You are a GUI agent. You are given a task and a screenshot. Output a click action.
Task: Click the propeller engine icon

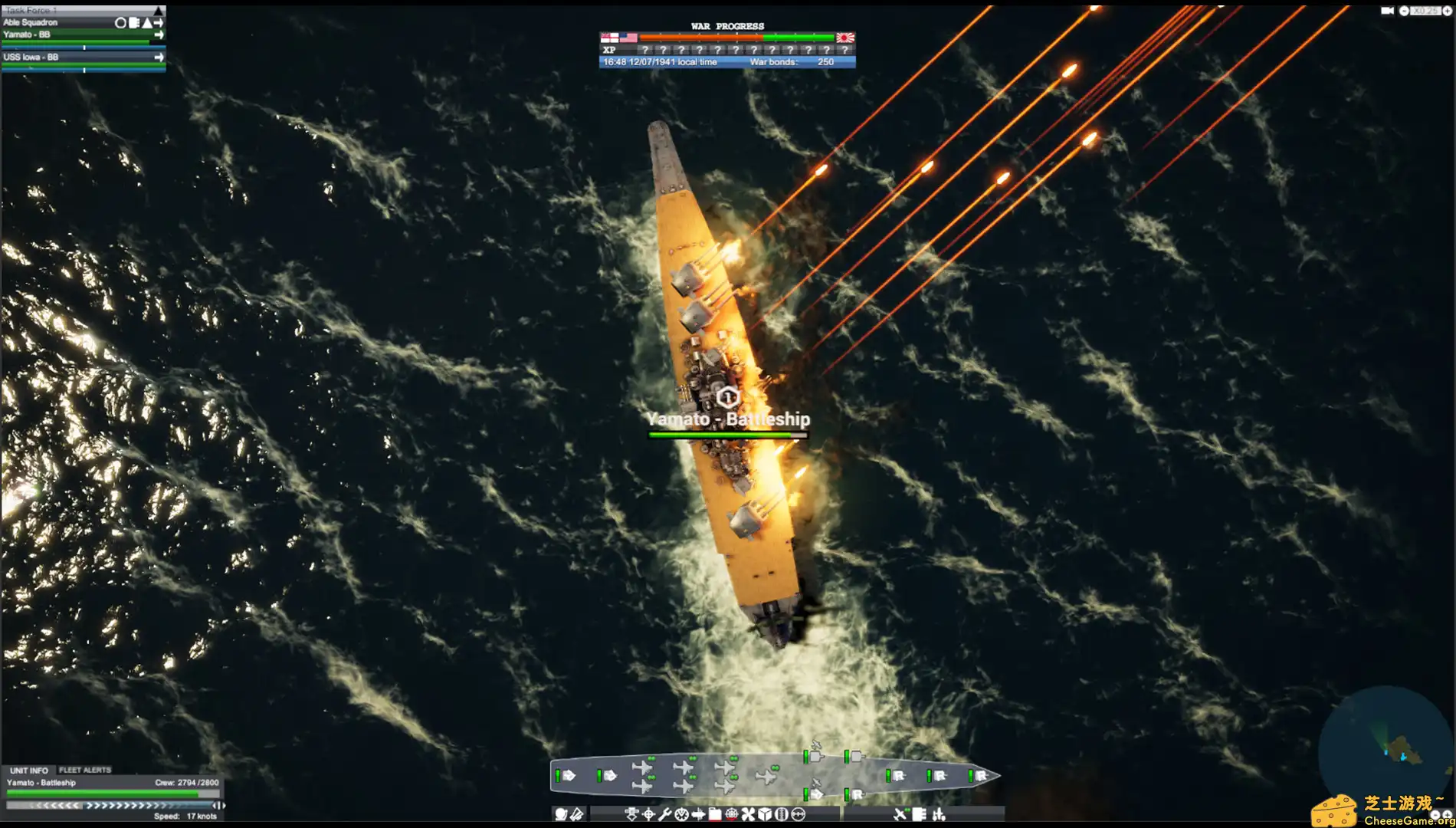pyautogui.click(x=748, y=813)
